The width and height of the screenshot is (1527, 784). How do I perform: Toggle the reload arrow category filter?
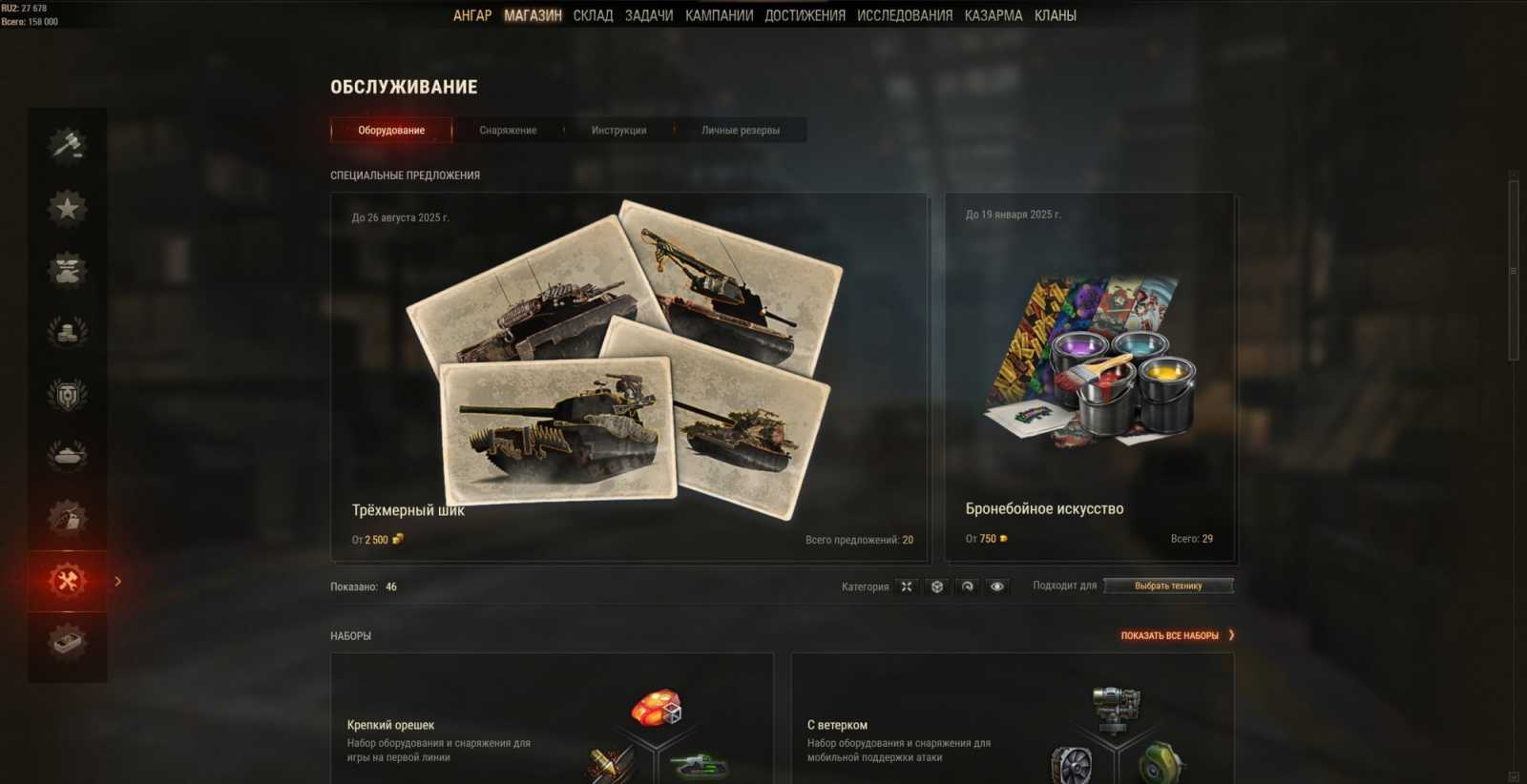[967, 586]
